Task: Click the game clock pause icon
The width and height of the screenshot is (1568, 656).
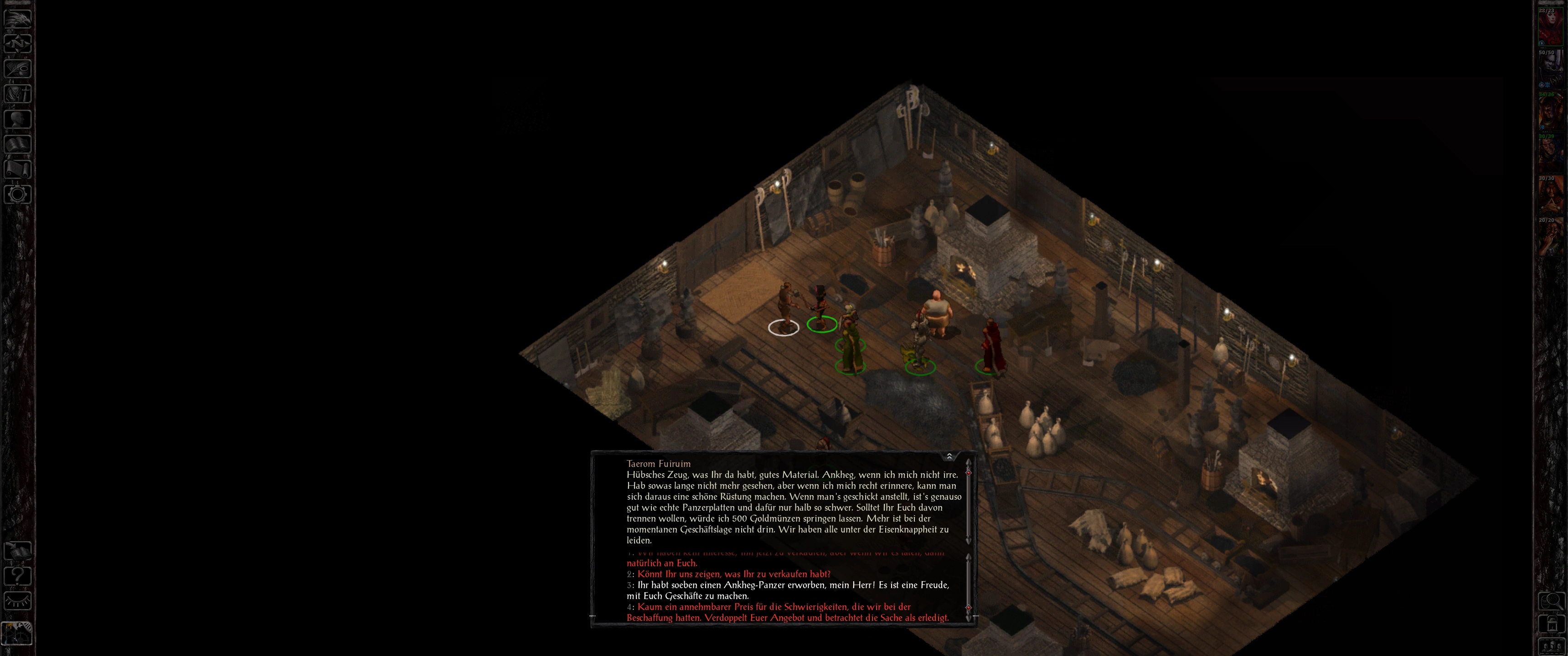Action: pyautogui.click(x=17, y=633)
